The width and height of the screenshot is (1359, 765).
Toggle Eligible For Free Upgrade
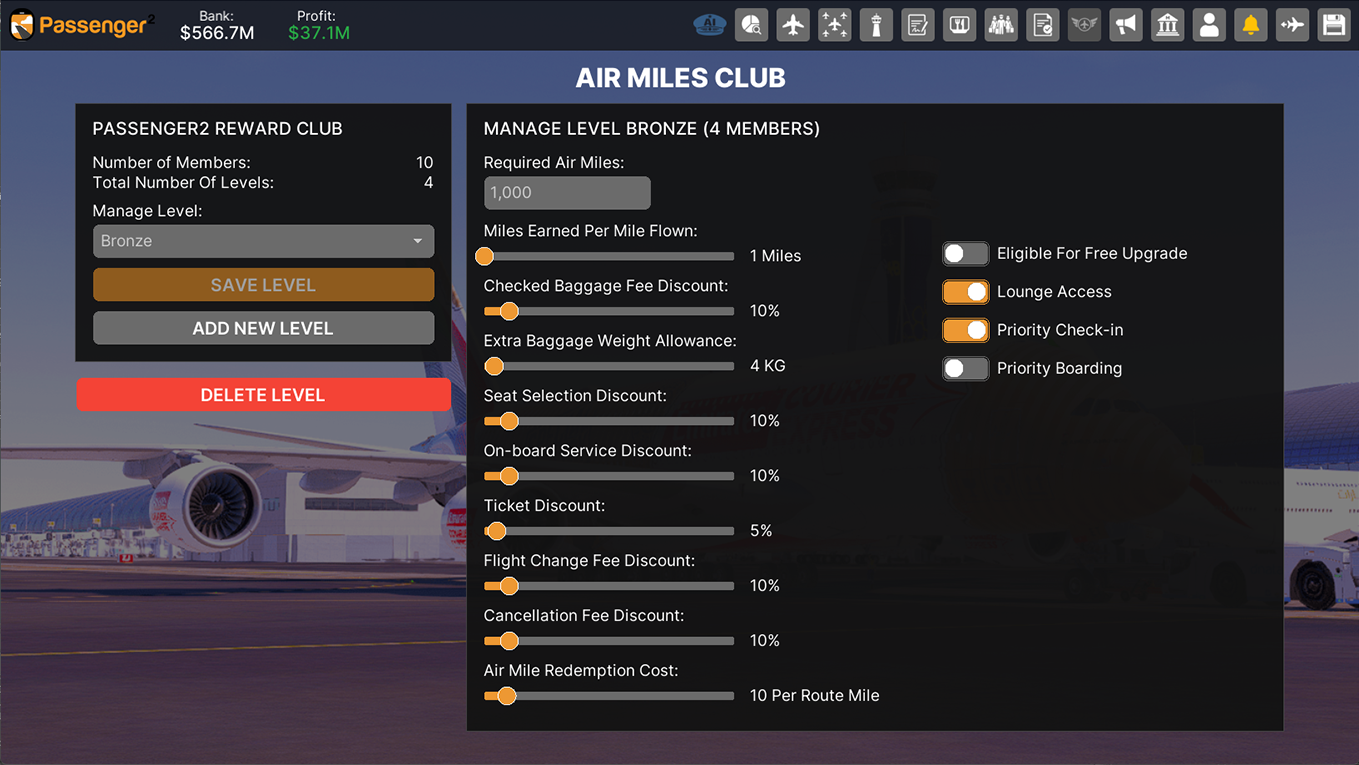(965, 254)
